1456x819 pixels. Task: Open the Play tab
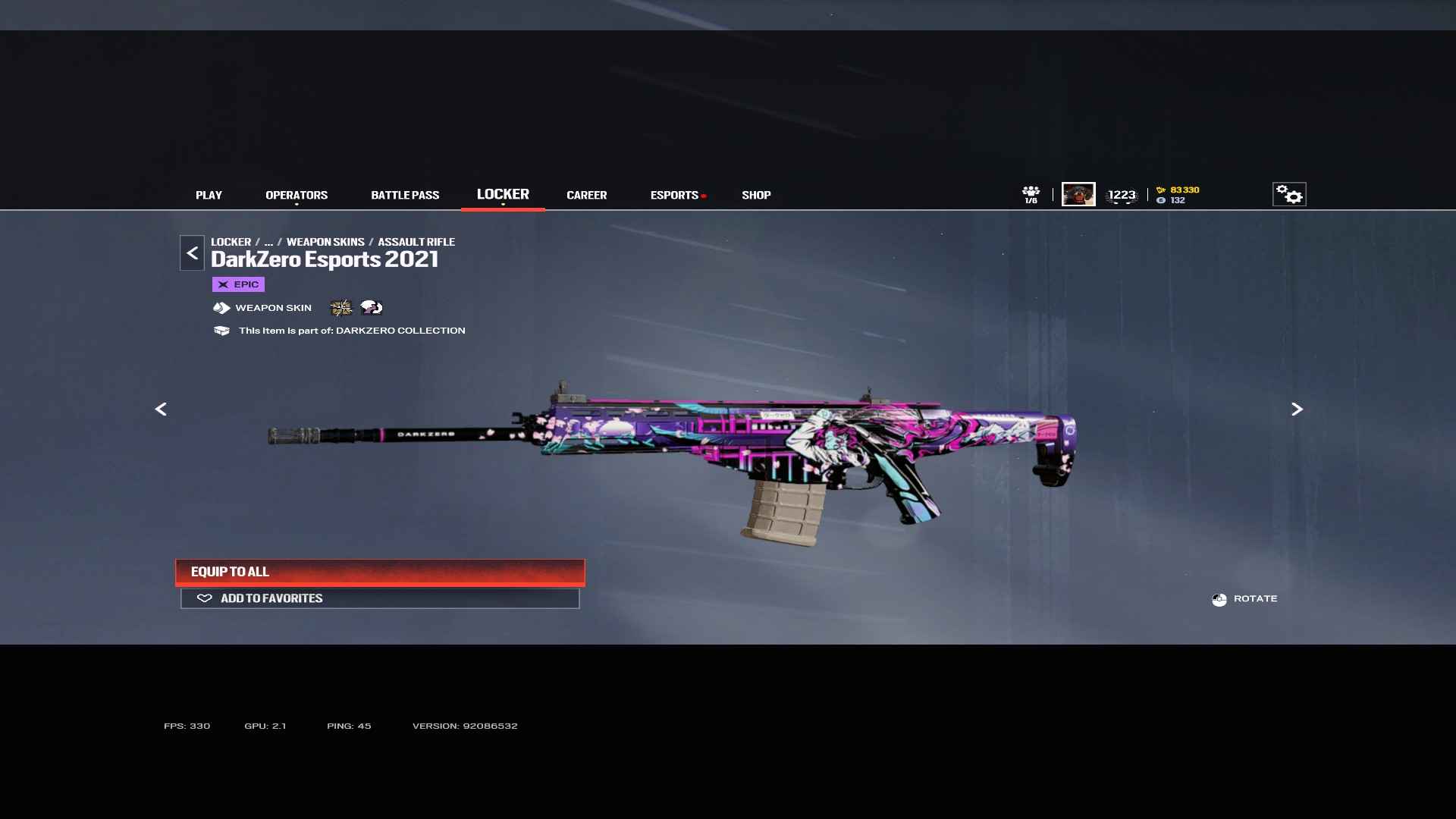pos(209,195)
